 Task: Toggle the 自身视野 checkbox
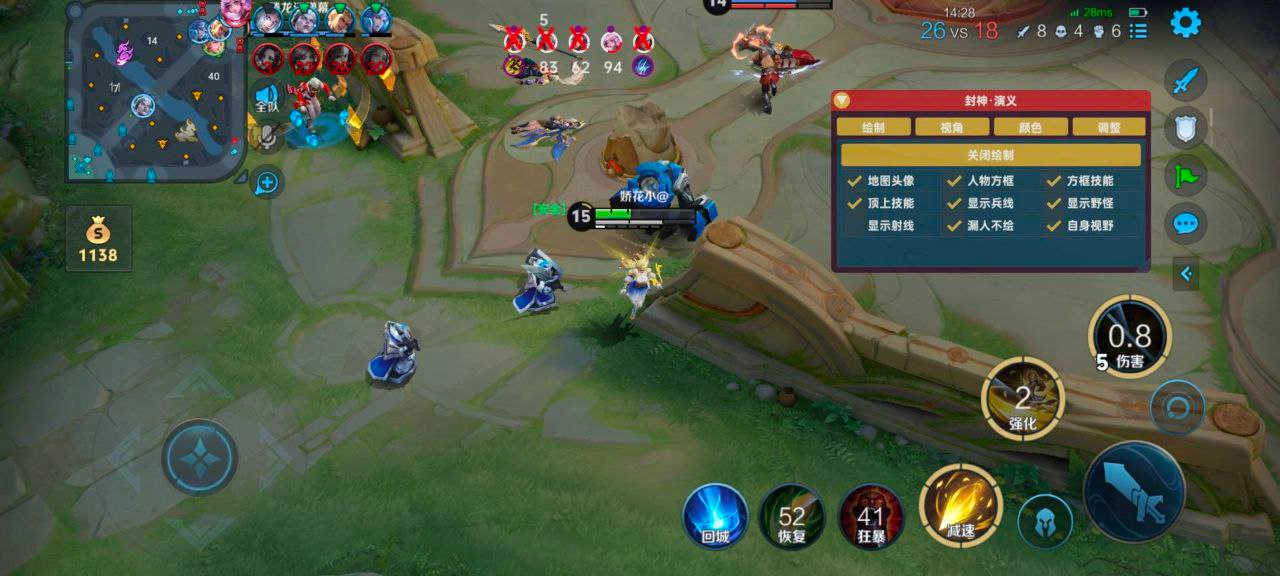tap(1054, 225)
